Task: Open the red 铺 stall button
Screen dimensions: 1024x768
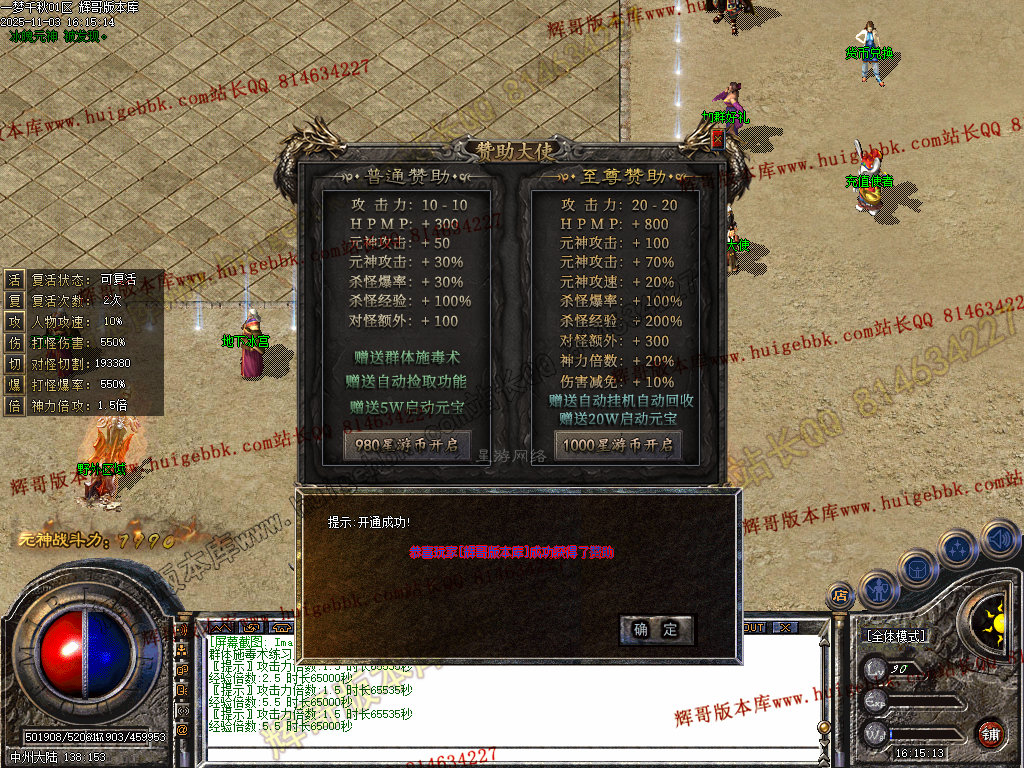Action: click(x=990, y=733)
